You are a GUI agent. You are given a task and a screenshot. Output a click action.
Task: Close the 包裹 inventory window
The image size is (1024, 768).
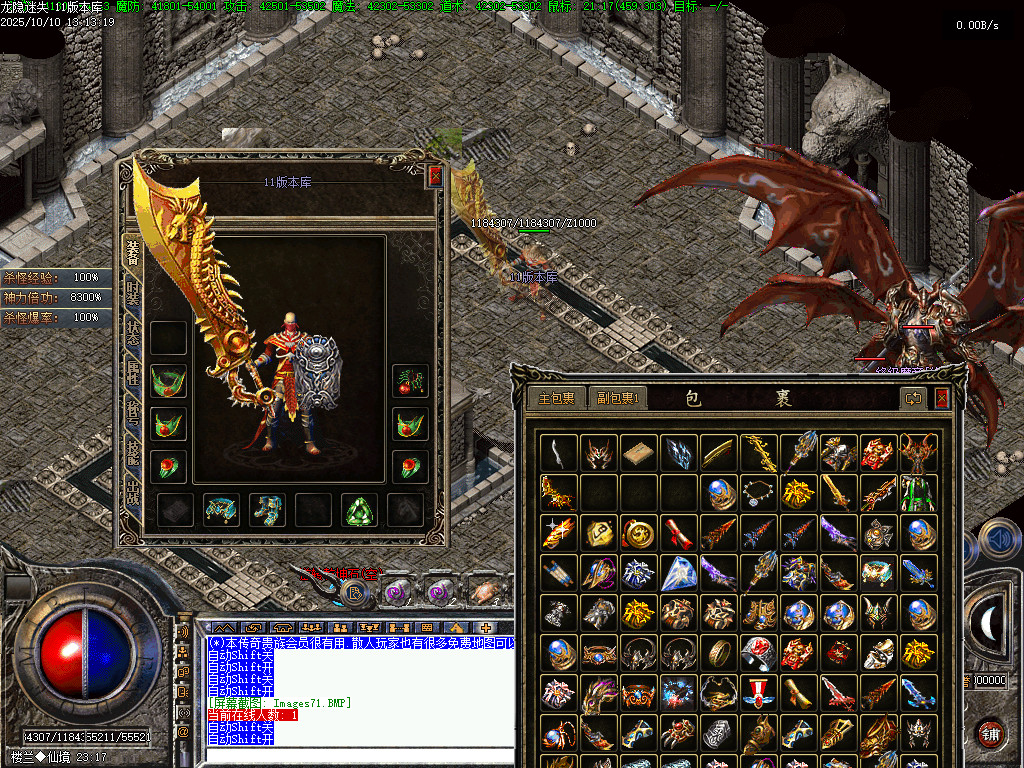pos(941,398)
